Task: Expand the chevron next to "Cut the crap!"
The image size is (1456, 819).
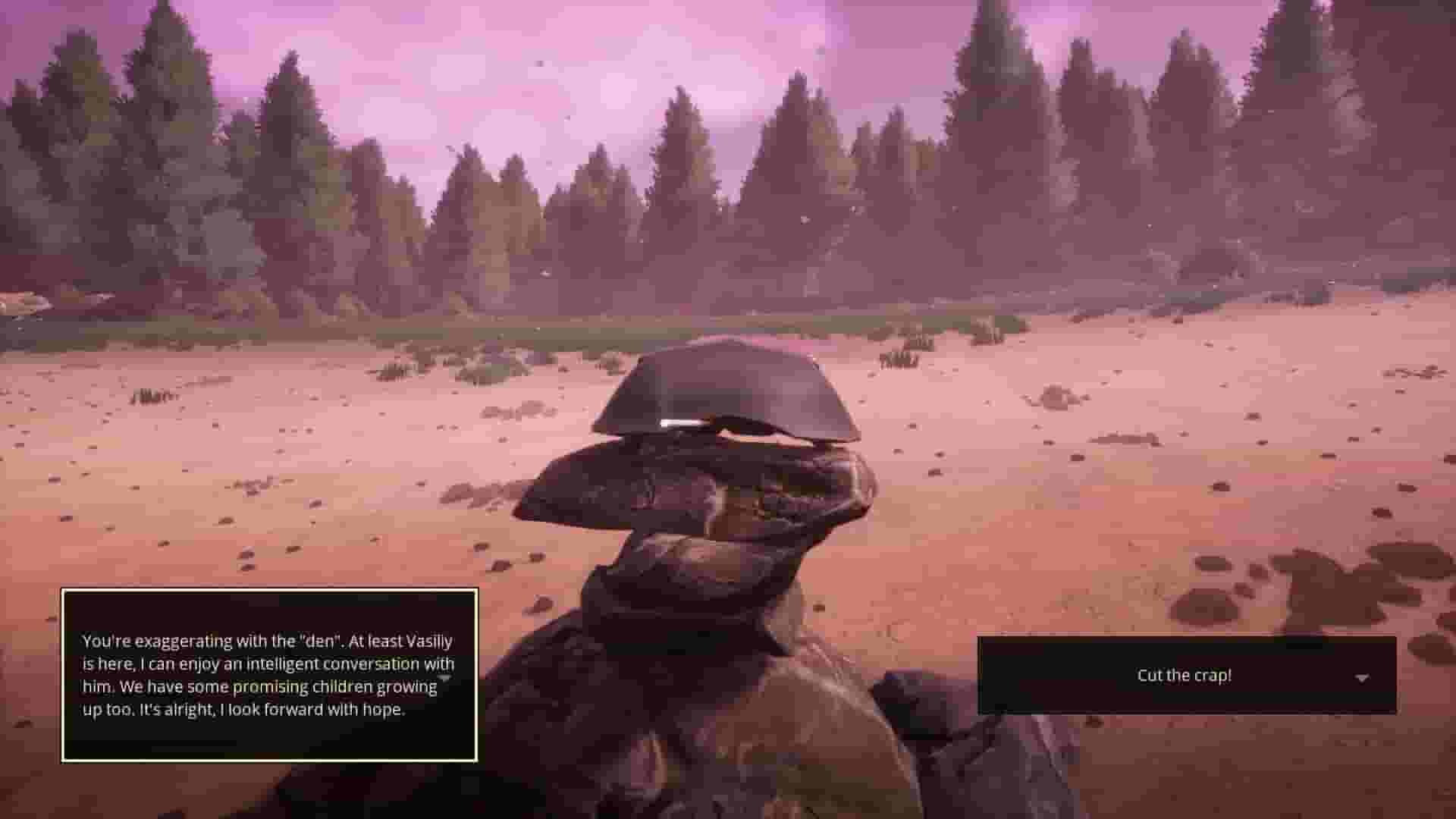Action: click(x=1363, y=675)
